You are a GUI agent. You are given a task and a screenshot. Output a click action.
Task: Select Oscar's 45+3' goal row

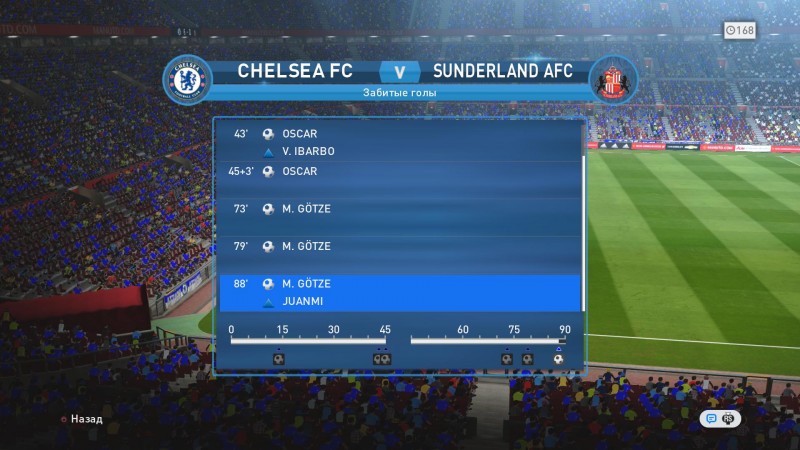coord(399,172)
